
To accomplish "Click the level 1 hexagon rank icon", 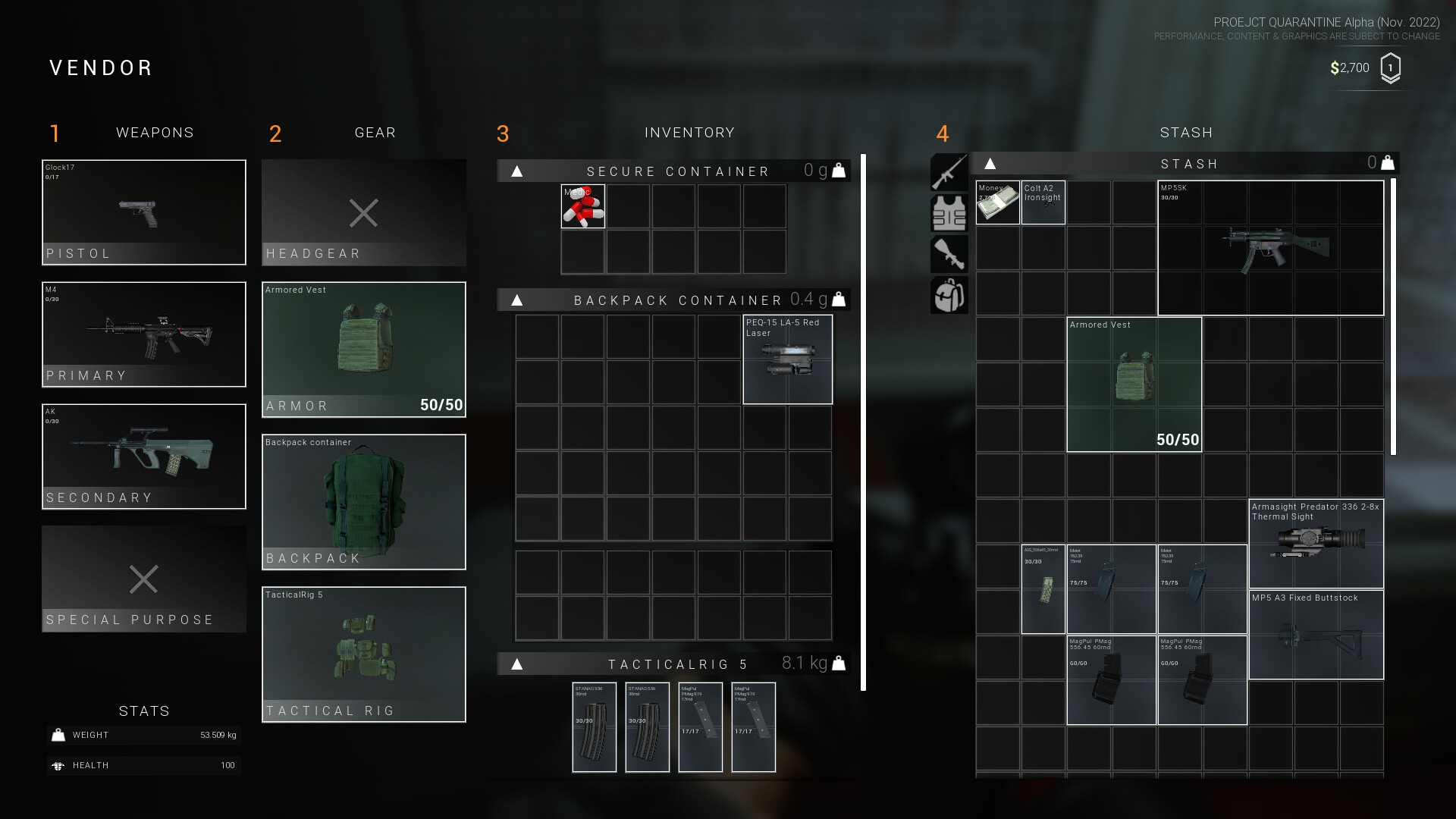I will [x=1392, y=67].
